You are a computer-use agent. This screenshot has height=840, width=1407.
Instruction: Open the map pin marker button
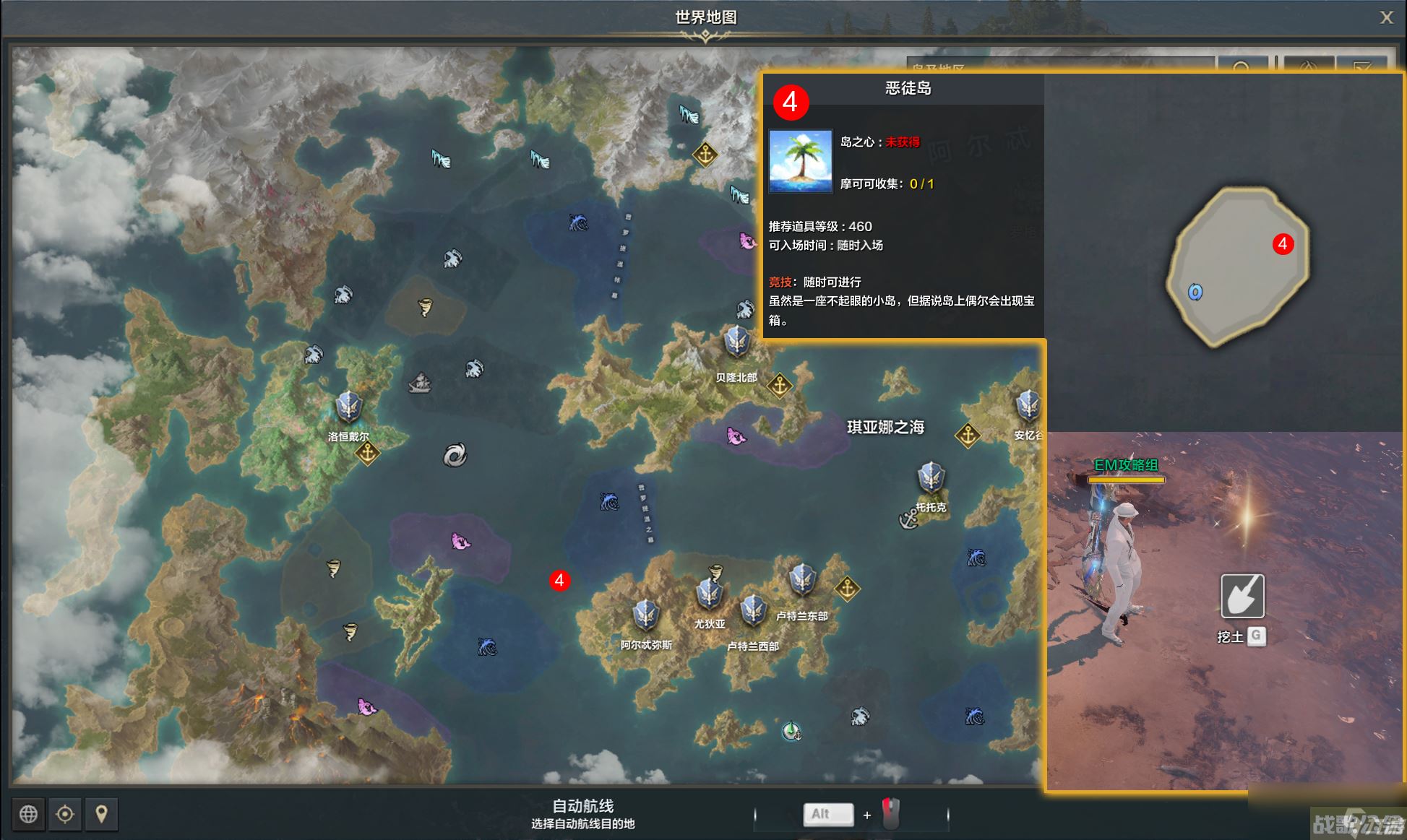(101, 814)
